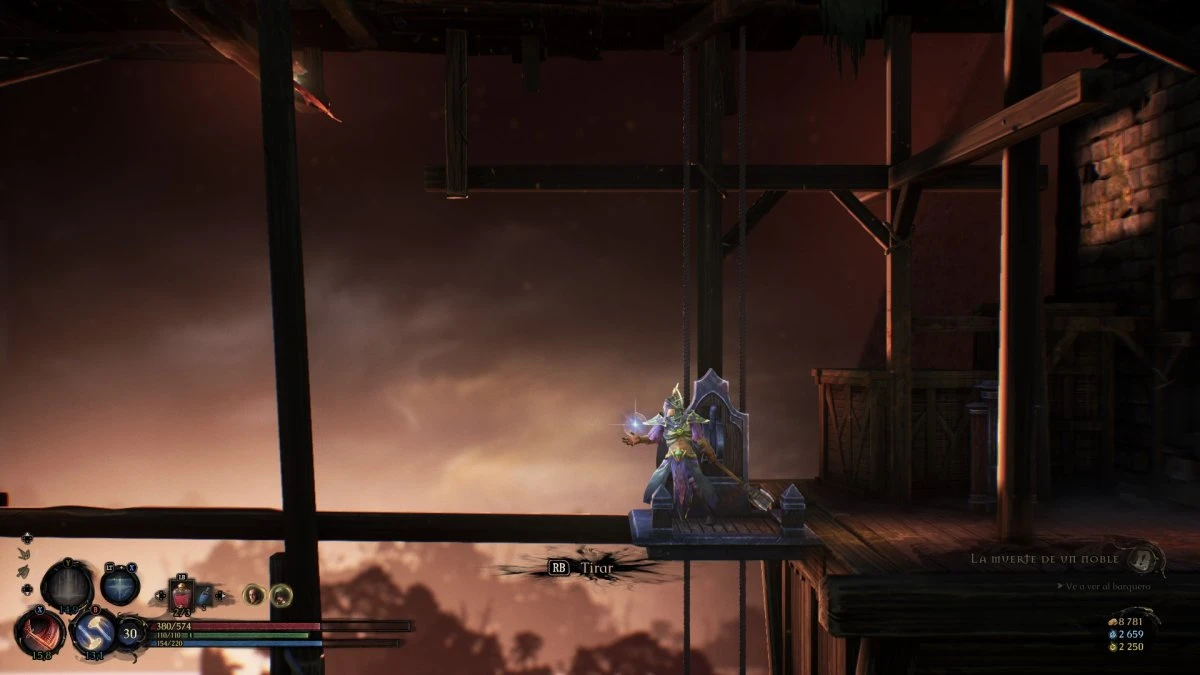This screenshot has height=675, width=1200.
Task: Use the large dark grey skill orb
Action: [67, 585]
